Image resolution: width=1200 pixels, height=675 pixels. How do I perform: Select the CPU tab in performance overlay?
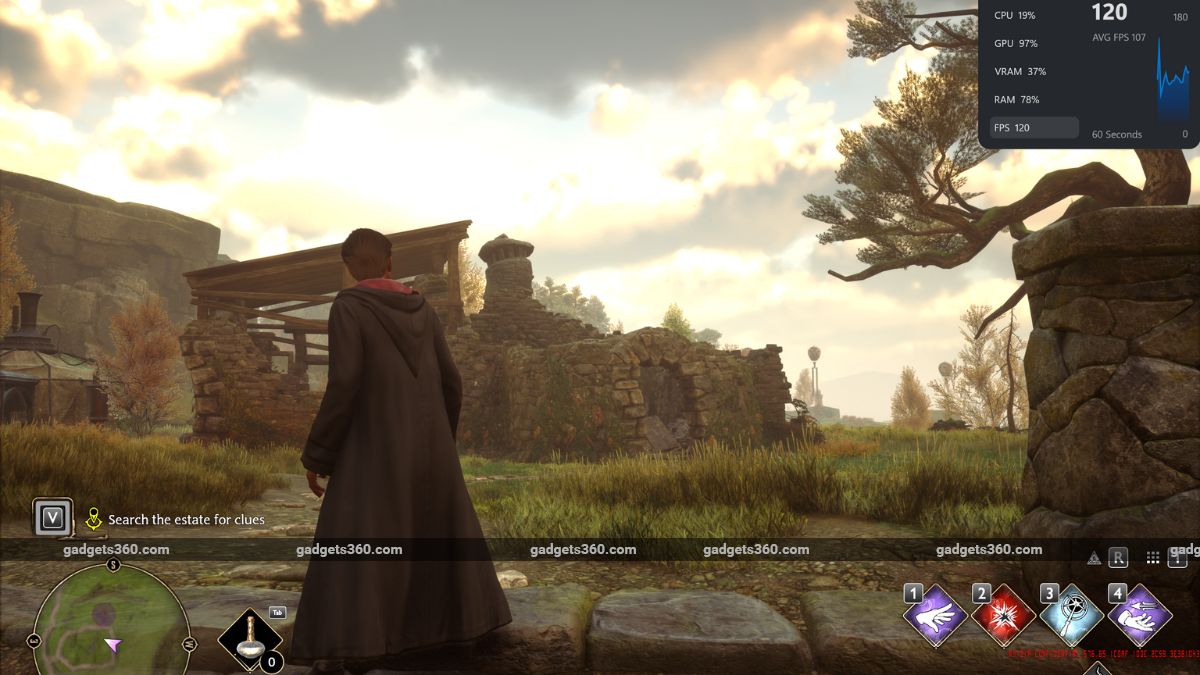1015,16
